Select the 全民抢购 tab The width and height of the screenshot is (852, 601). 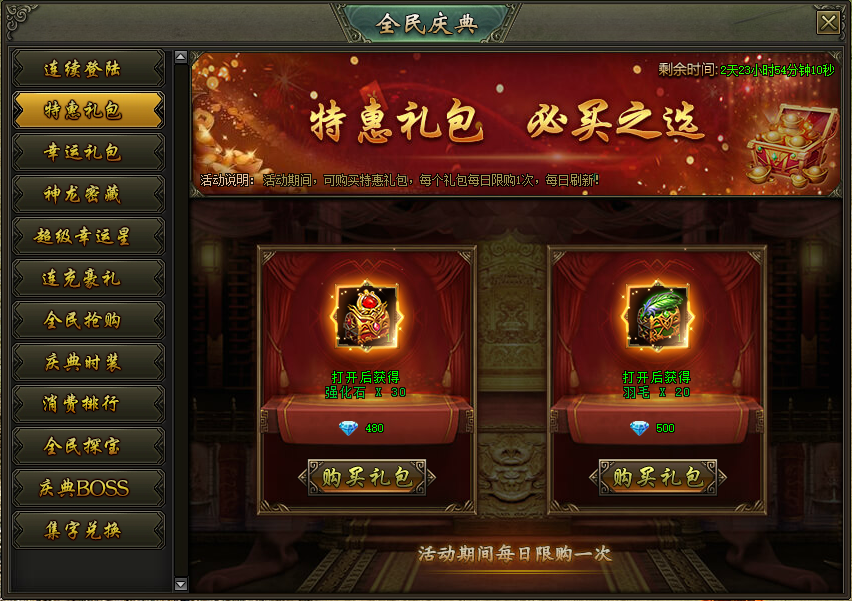88,321
